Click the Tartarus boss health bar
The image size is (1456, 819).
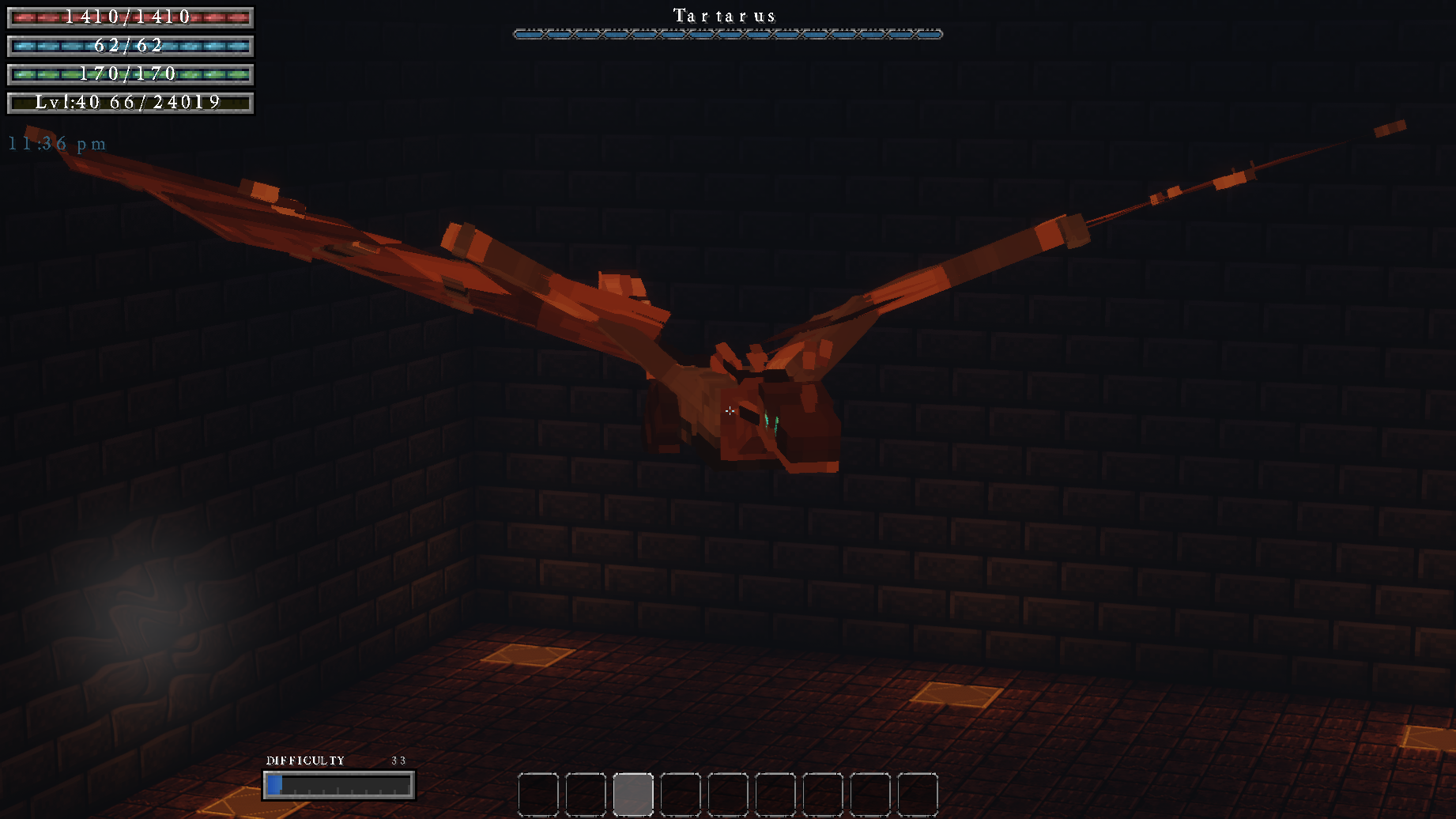(x=727, y=34)
